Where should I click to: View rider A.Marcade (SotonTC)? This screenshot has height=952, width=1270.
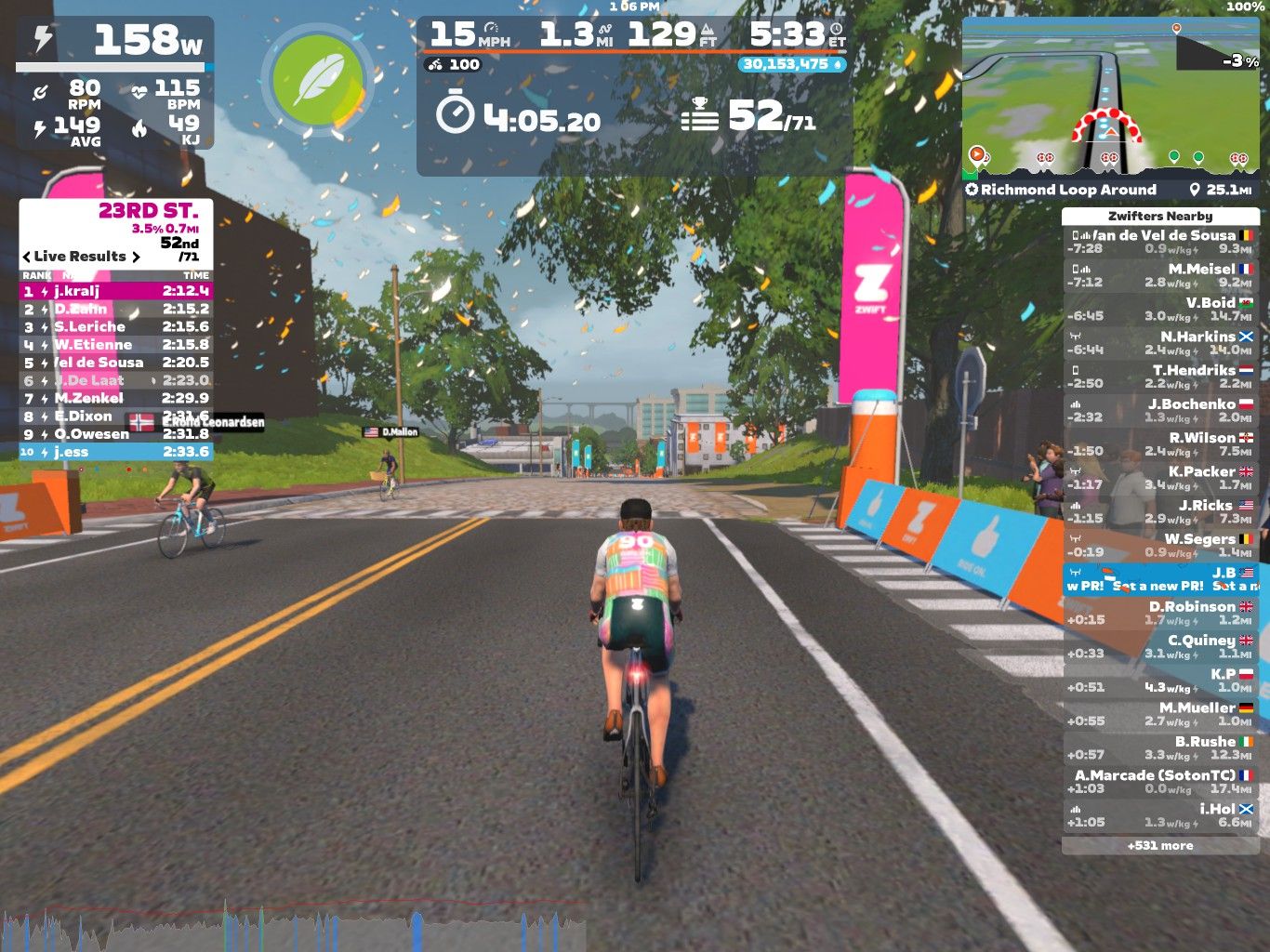(x=1160, y=782)
